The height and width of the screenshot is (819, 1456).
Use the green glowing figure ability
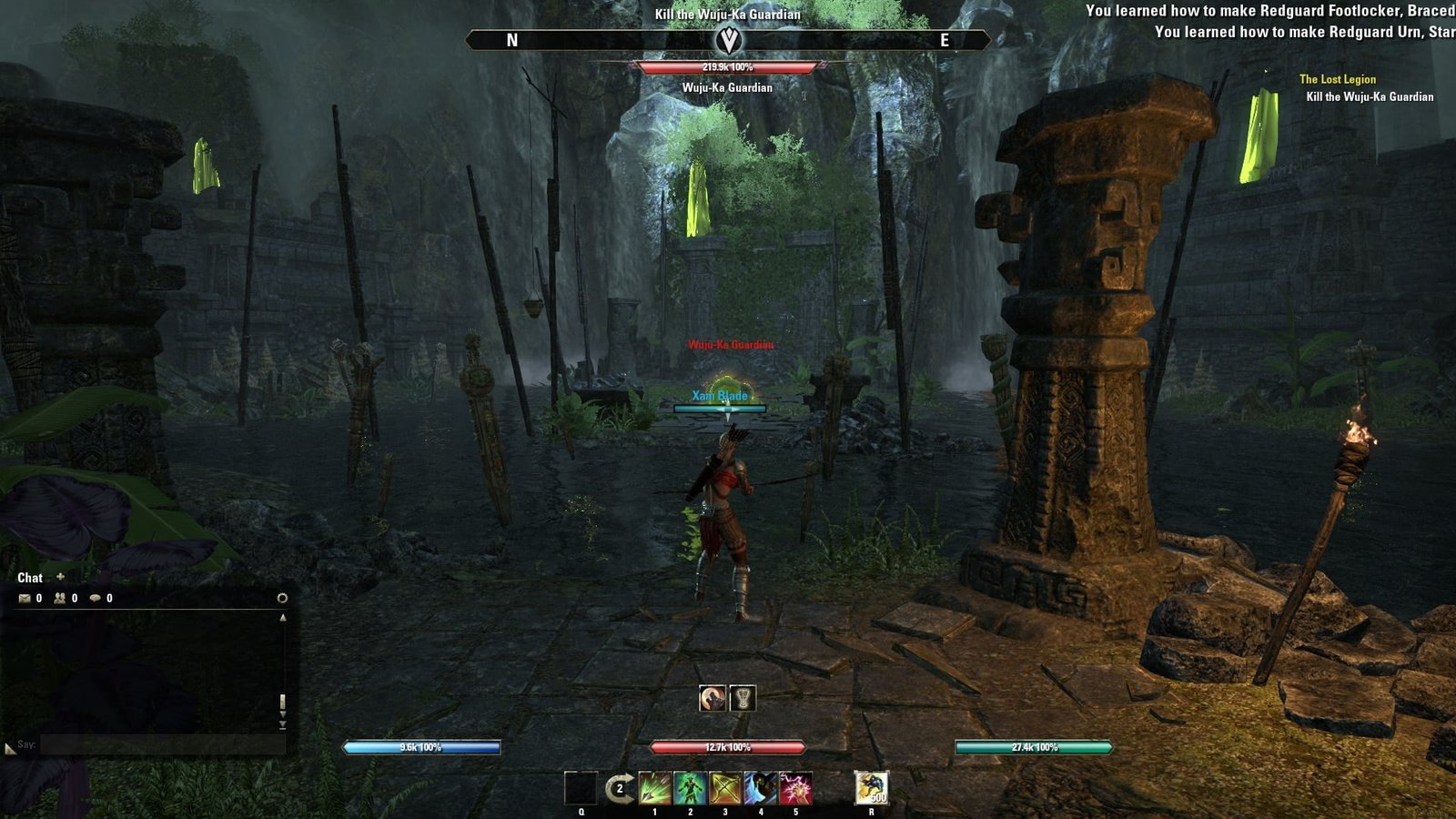tap(690, 788)
